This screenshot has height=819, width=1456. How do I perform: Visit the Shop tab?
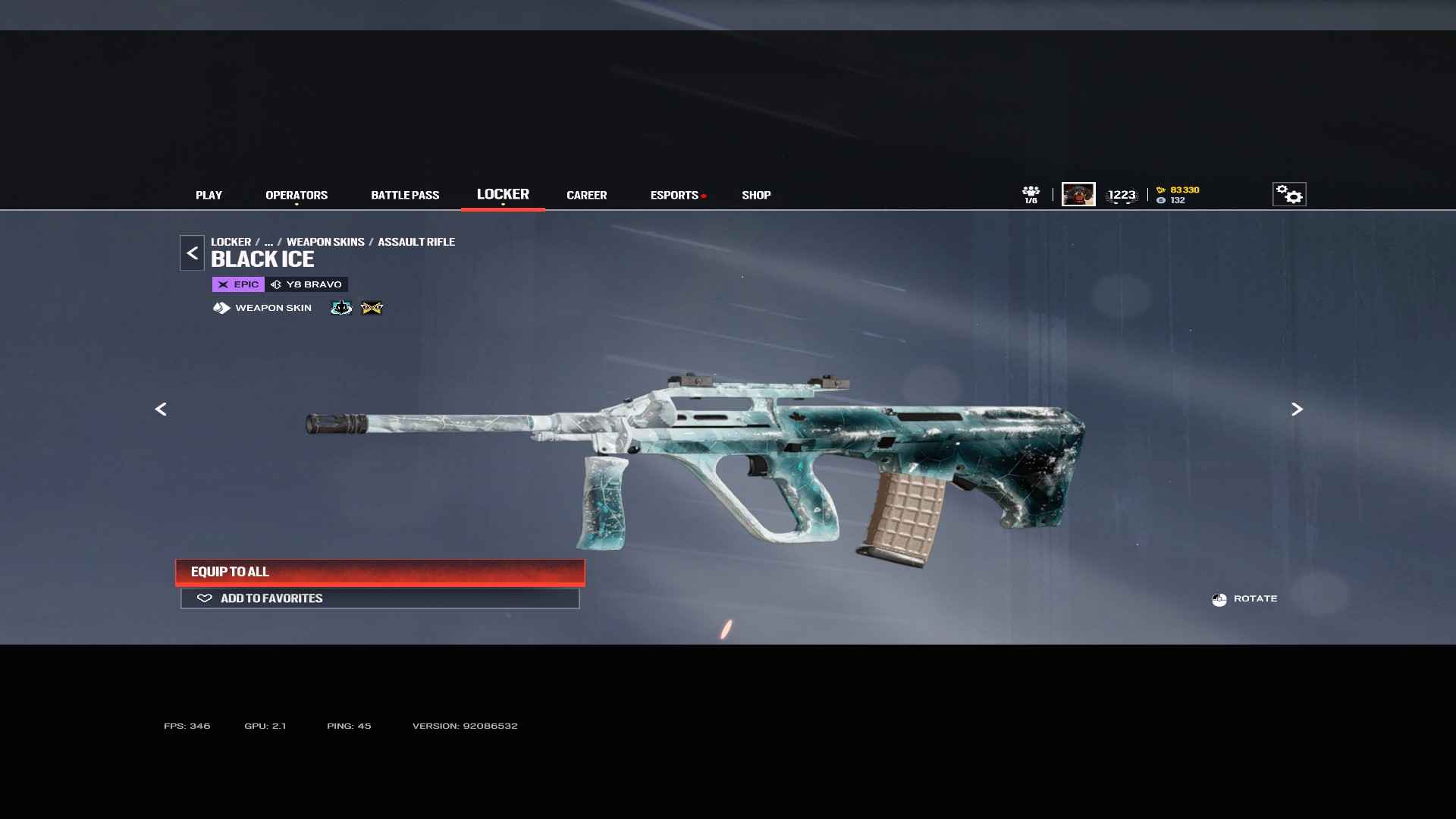(x=756, y=196)
